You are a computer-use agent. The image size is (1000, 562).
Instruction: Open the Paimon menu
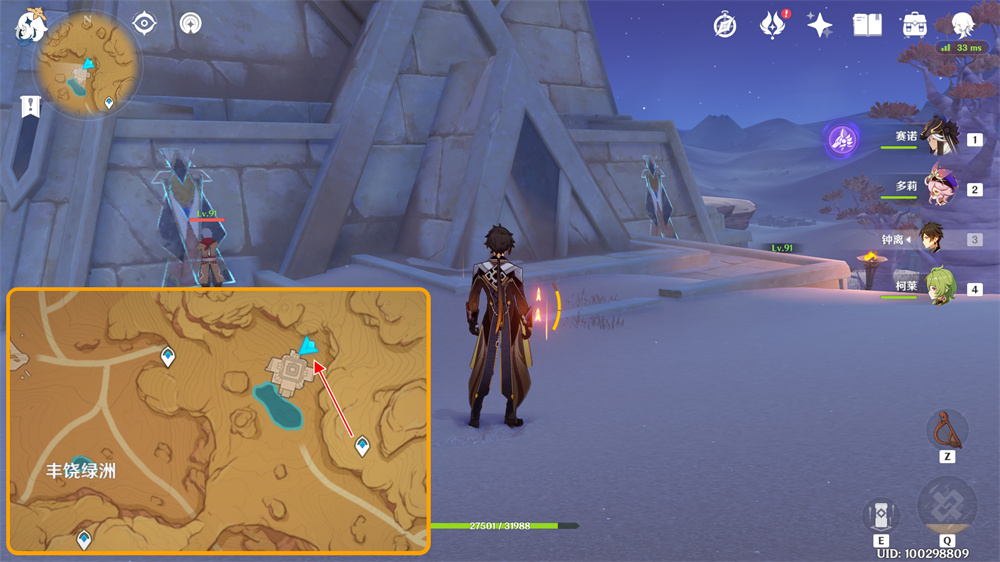pos(31,25)
